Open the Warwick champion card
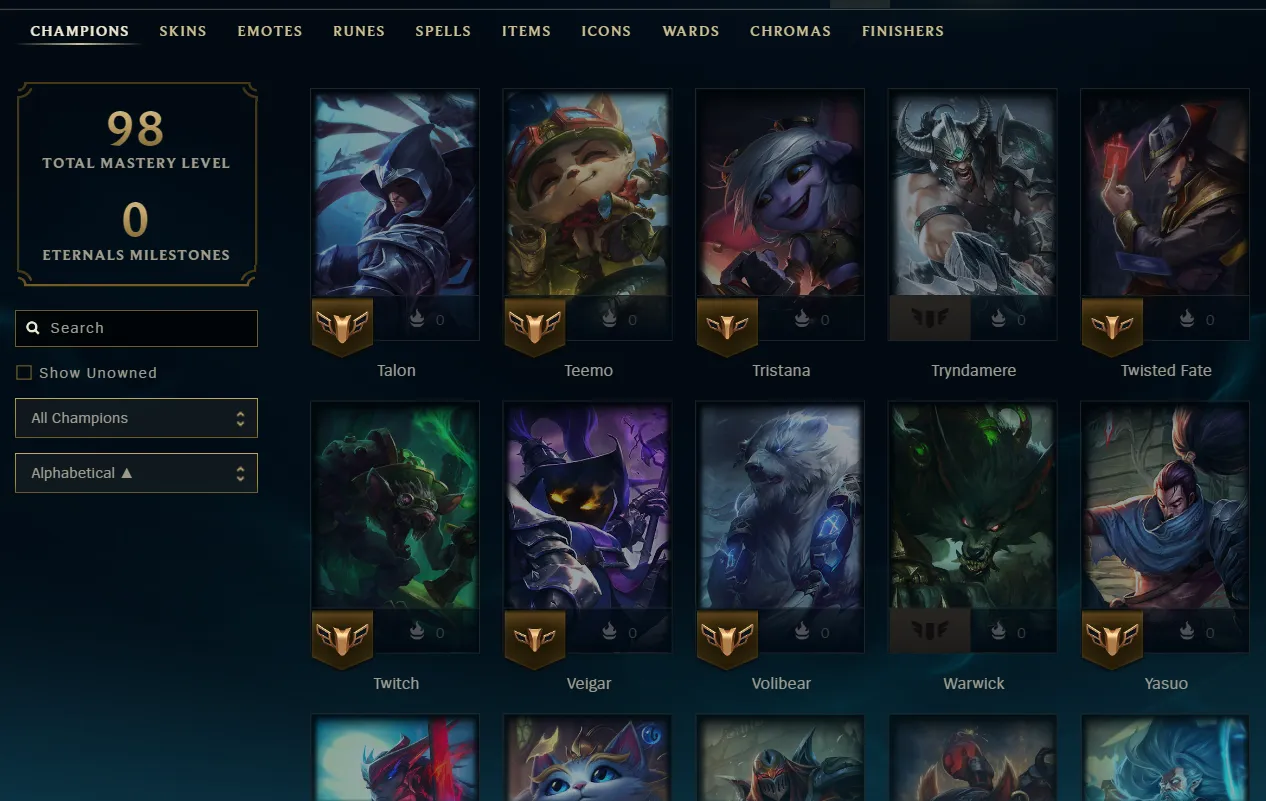This screenshot has width=1266, height=801. click(973, 508)
